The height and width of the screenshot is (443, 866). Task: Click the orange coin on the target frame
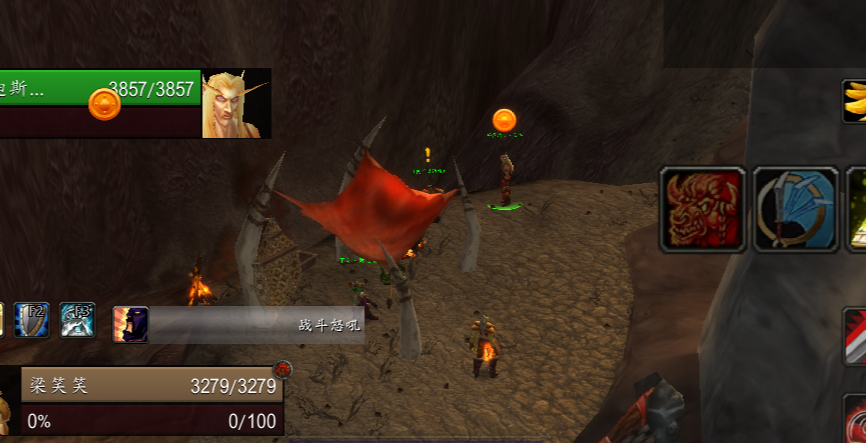tap(104, 103)
